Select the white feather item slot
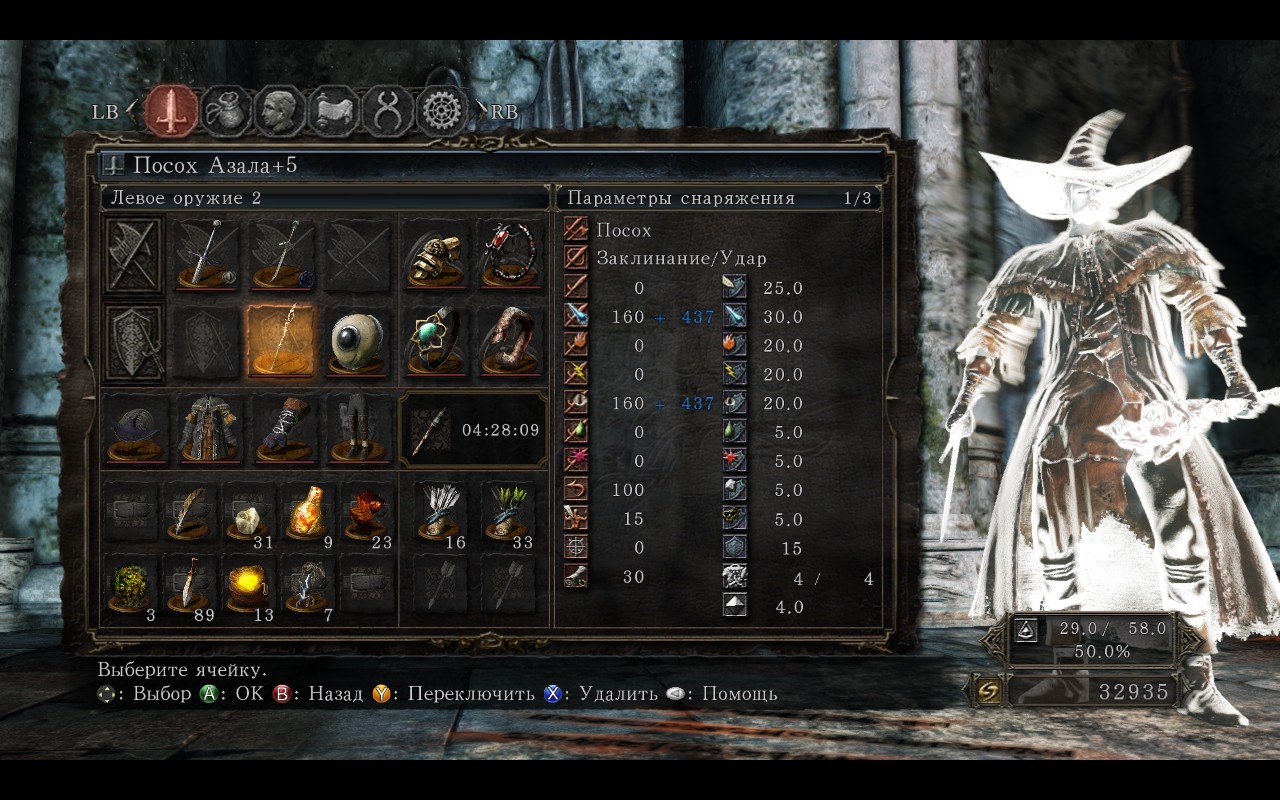Screen dimensions: 1280x800 (190, 512)
